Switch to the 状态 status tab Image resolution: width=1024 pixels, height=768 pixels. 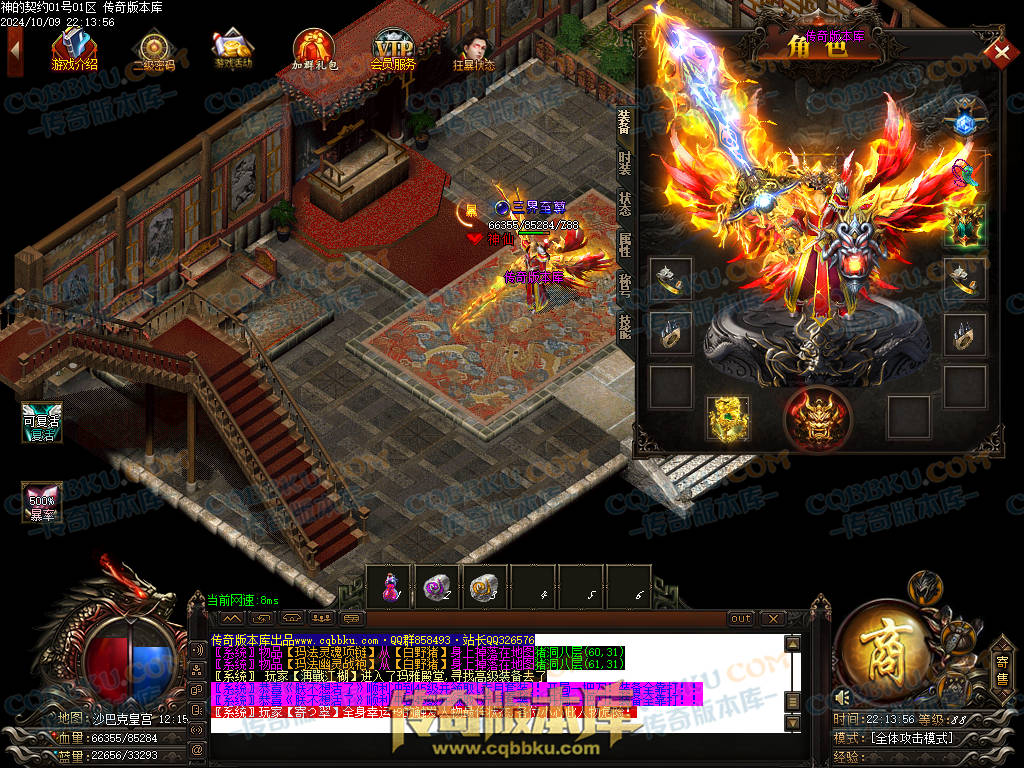click(624, 204)
